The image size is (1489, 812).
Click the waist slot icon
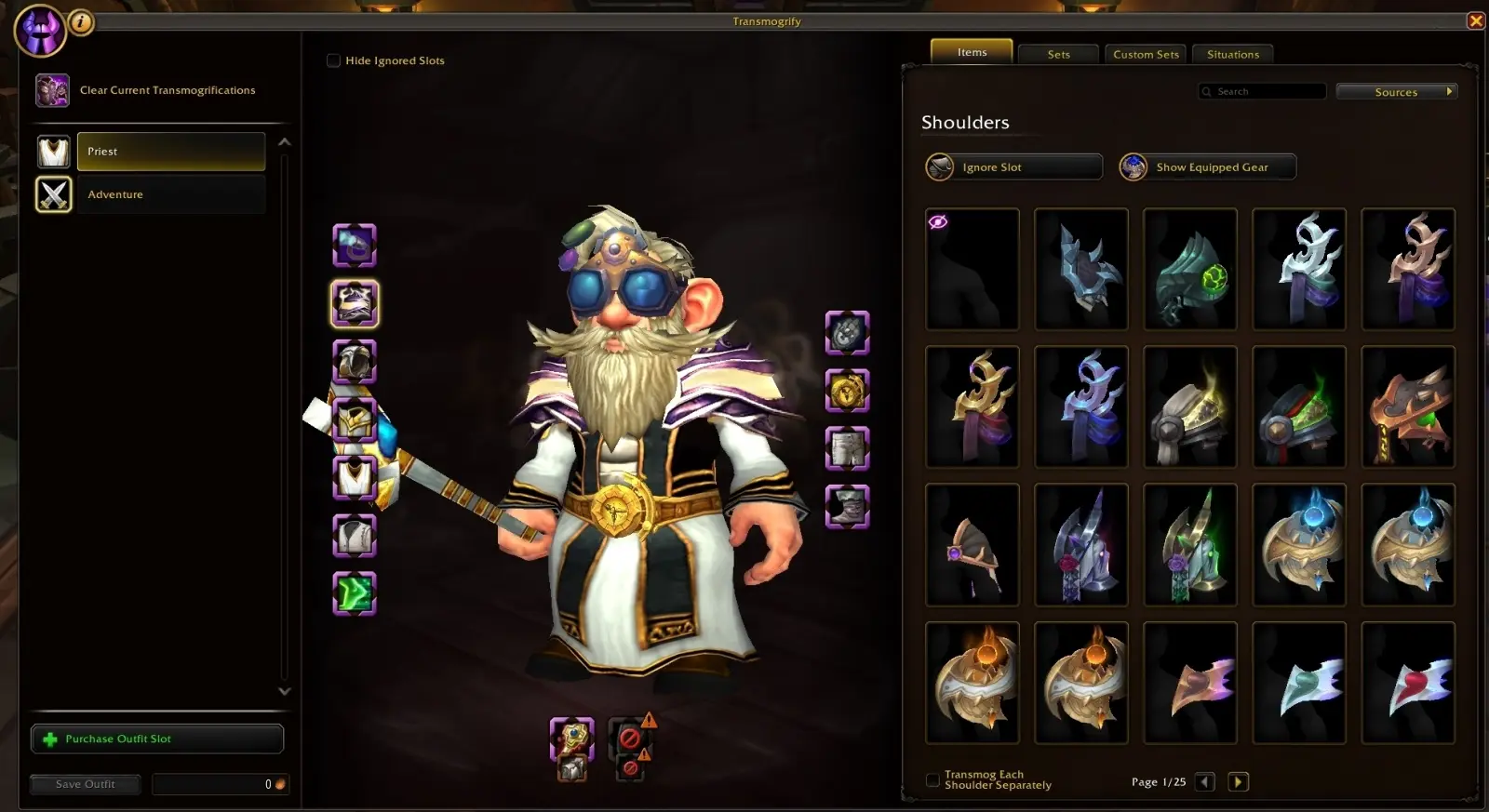(x=845, y=392)
